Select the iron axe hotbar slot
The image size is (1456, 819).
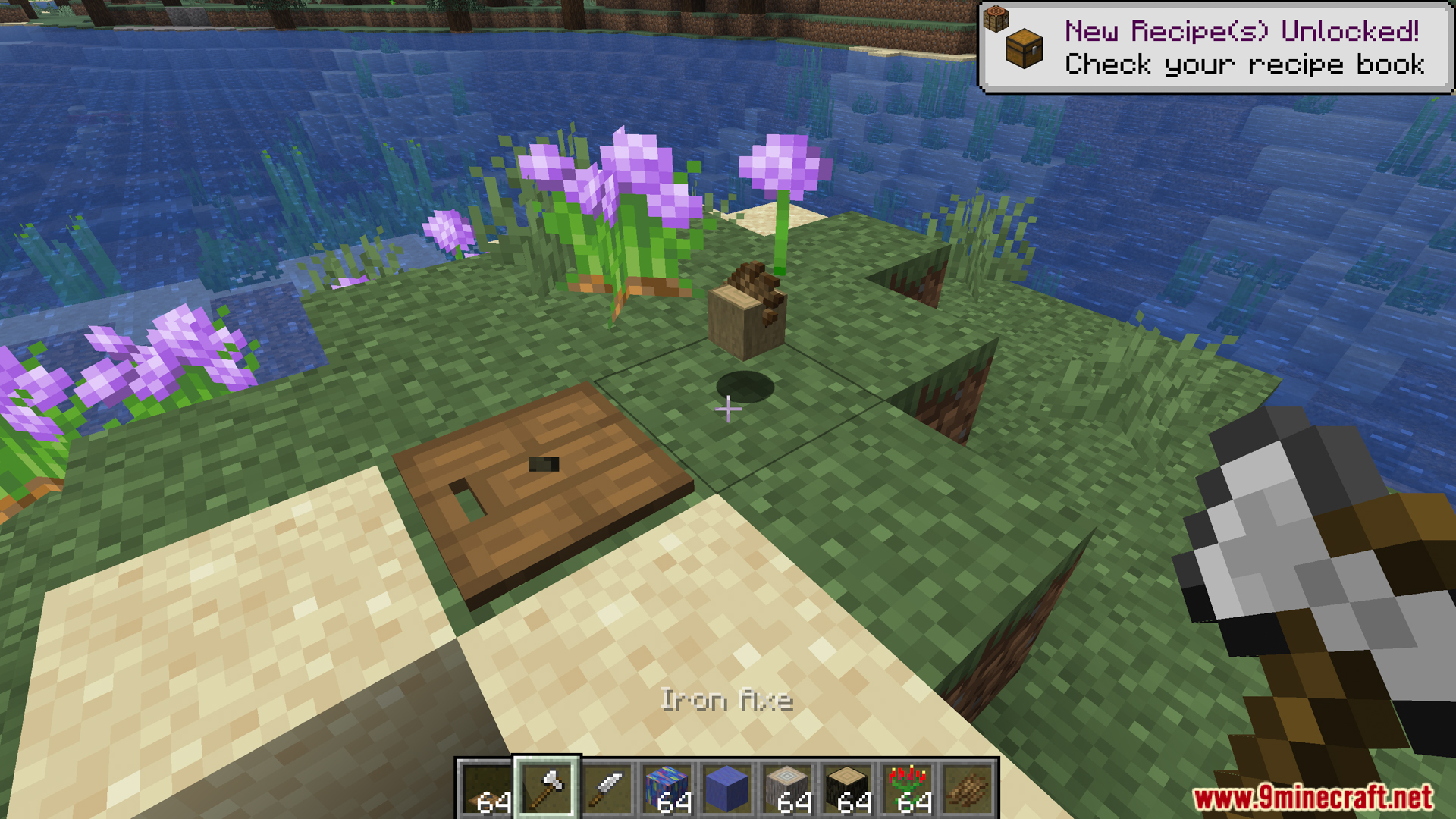click(x=547, y=789)
